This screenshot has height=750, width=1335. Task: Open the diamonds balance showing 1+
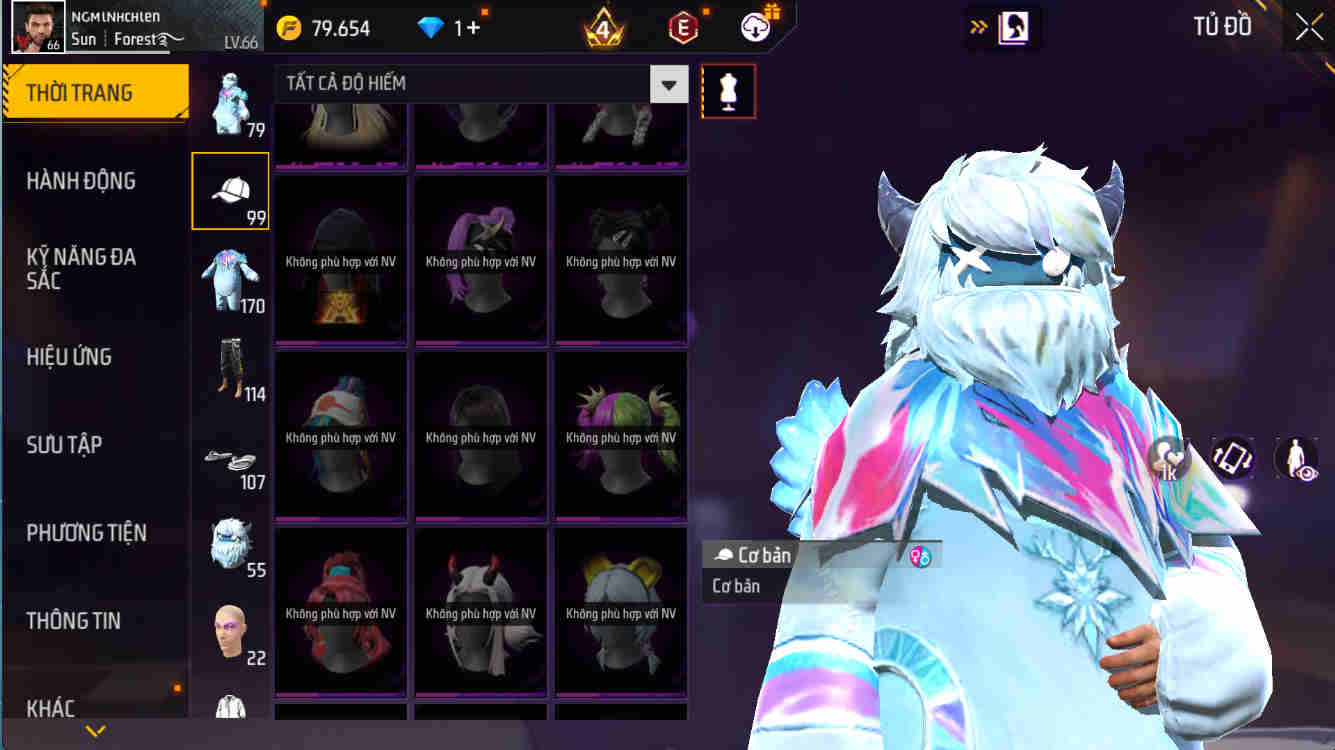(x=449, y=27)
